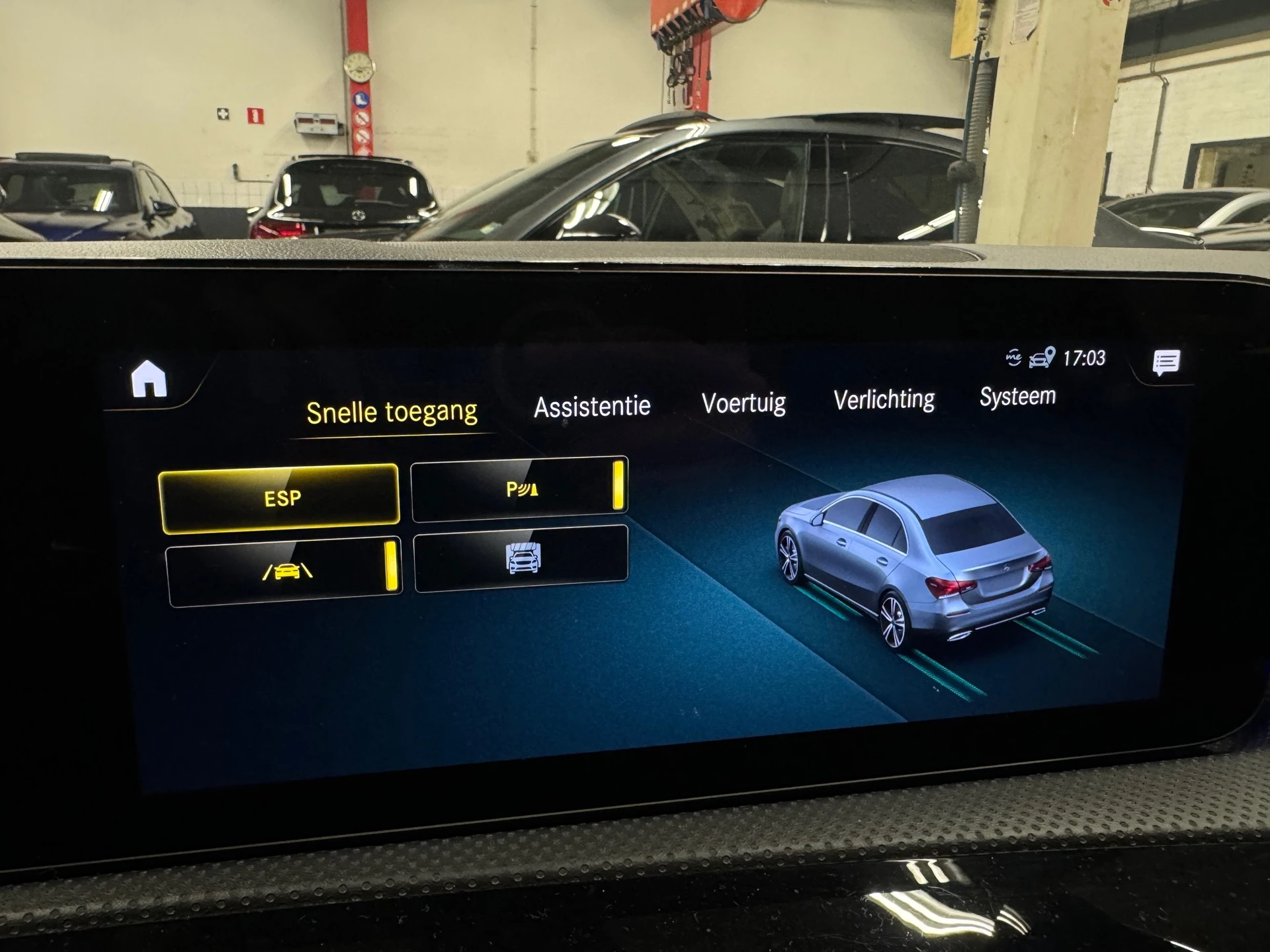Viewport: 1270px width, 952px height.
Task: Open the messages notification icon
Action: click(x=1165, y=362)
